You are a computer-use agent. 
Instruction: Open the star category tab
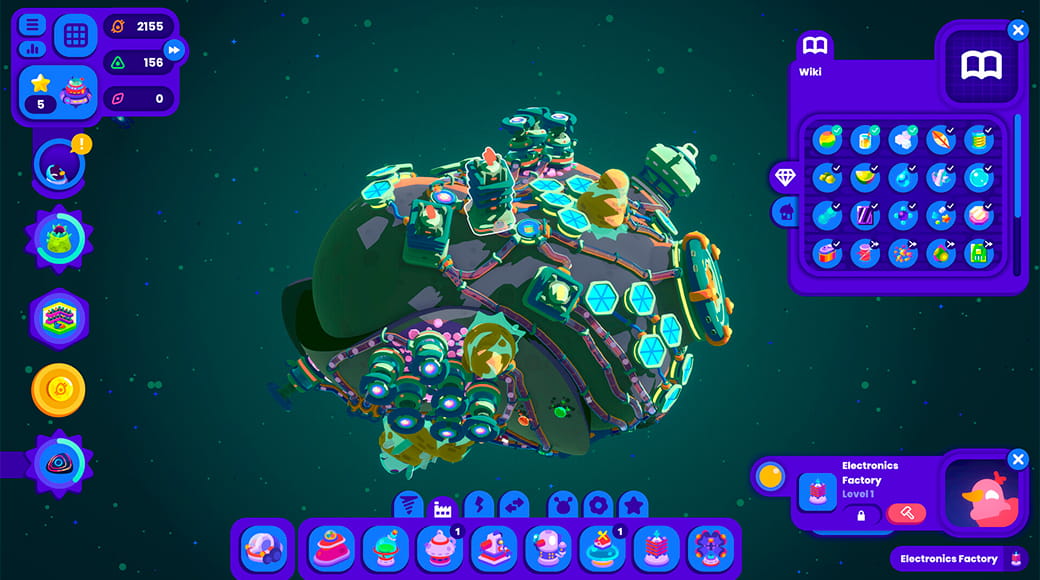pos(632,505)
